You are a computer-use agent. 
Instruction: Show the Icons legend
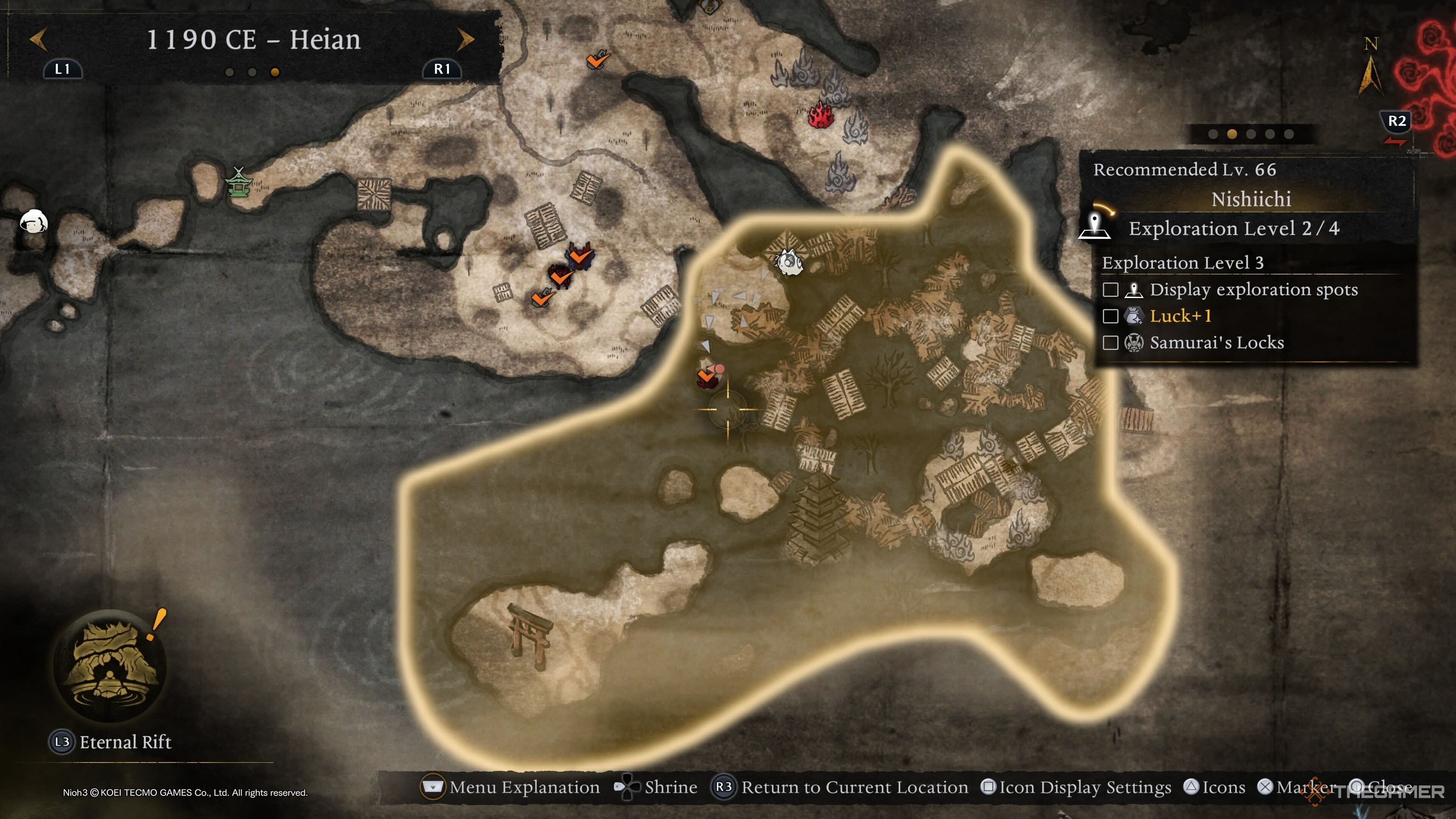1214,788
